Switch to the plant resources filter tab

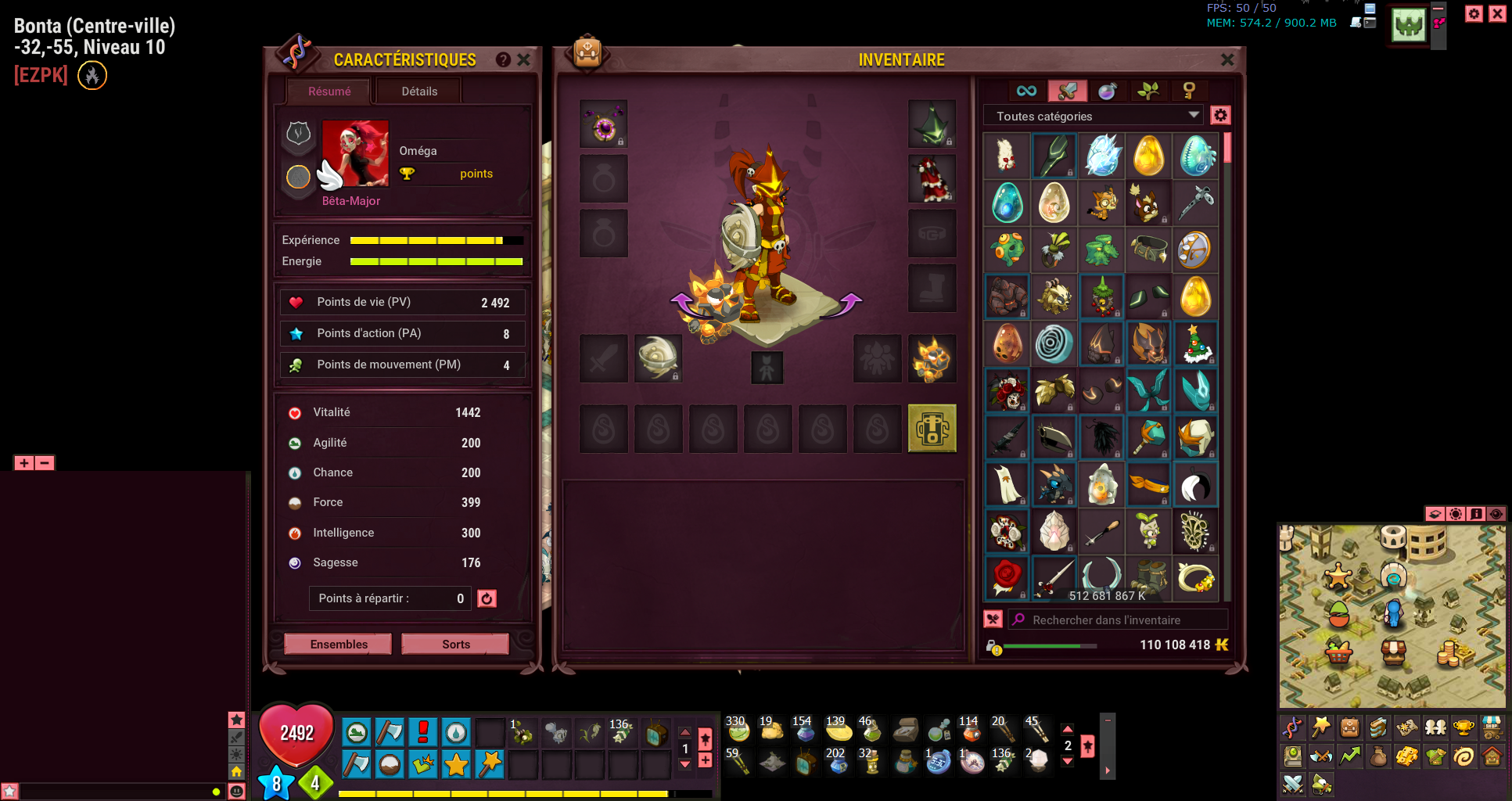1148,91
